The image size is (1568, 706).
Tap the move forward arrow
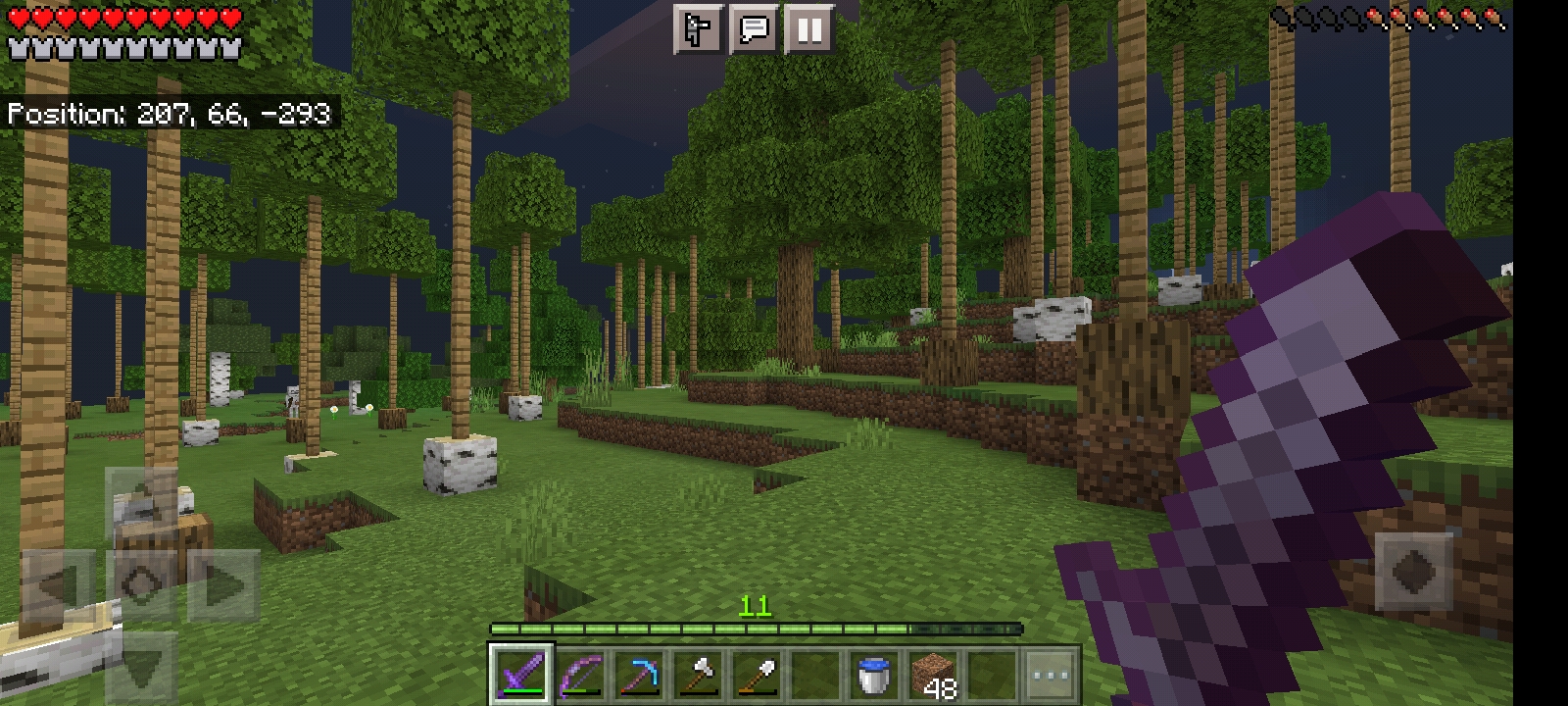(x=142, y=502)
